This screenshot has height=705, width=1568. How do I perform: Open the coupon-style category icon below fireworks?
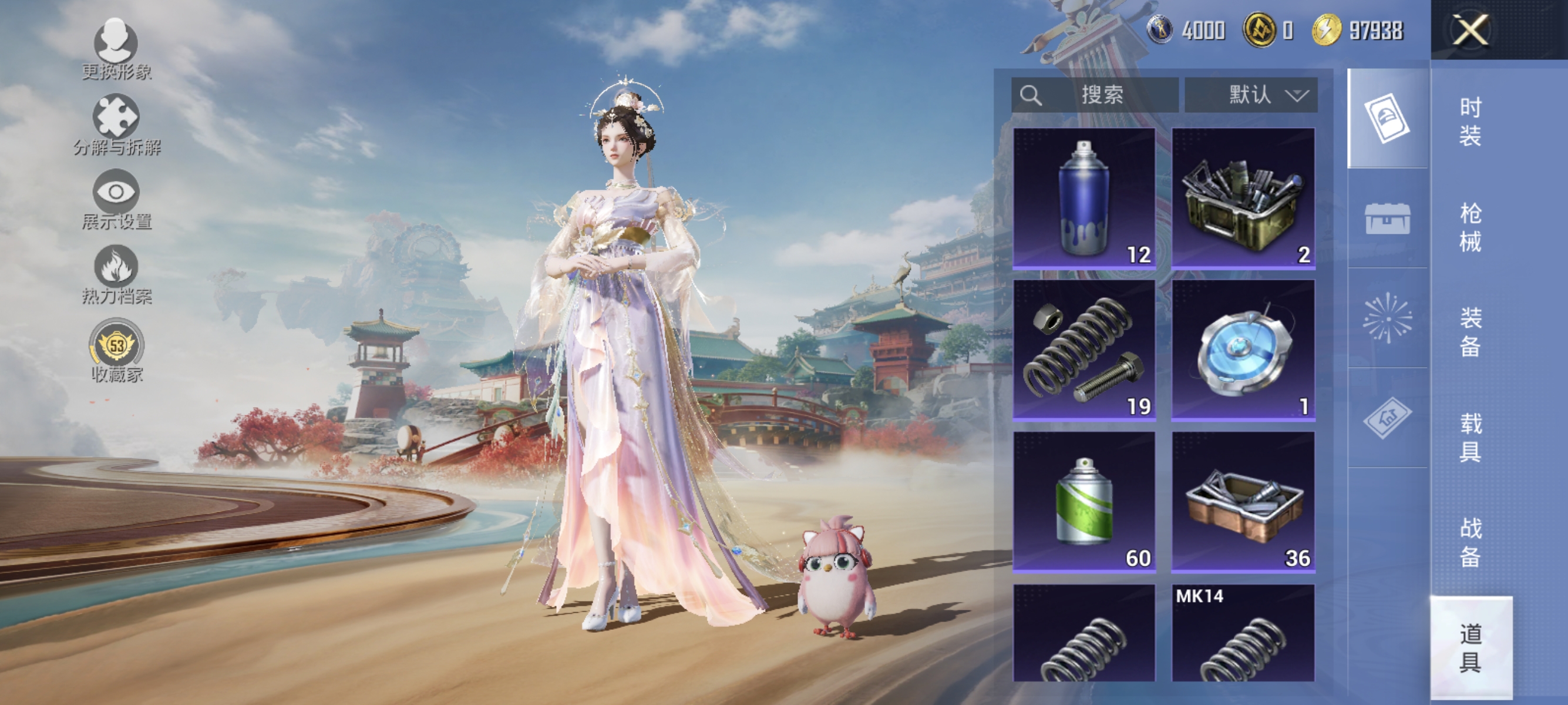pos(1388,418)
